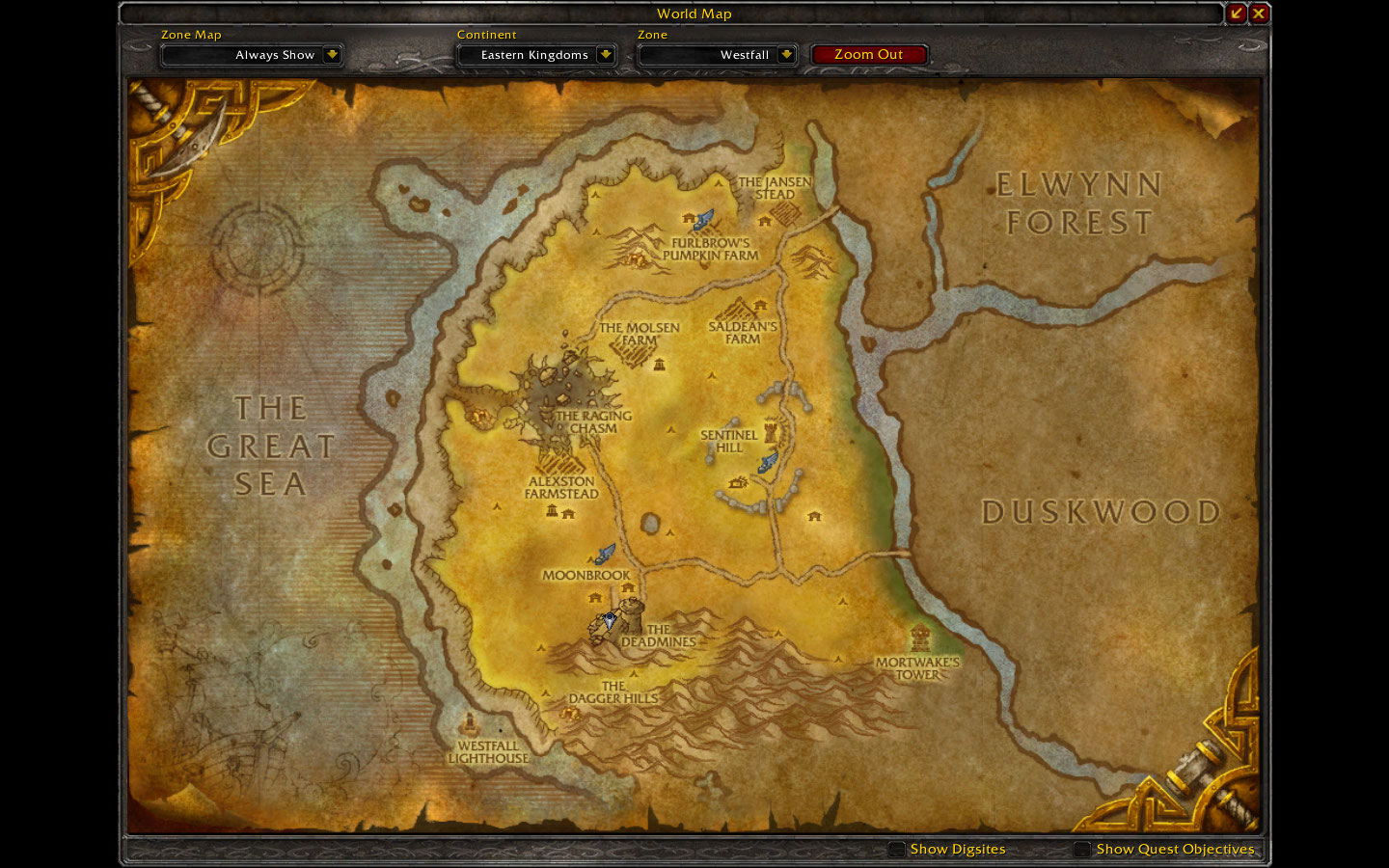The image size is (1389, 868).
Task: Select the blue quest marker at Sentinel Hill
Action: pyautogui.click(x=769, y=461)
